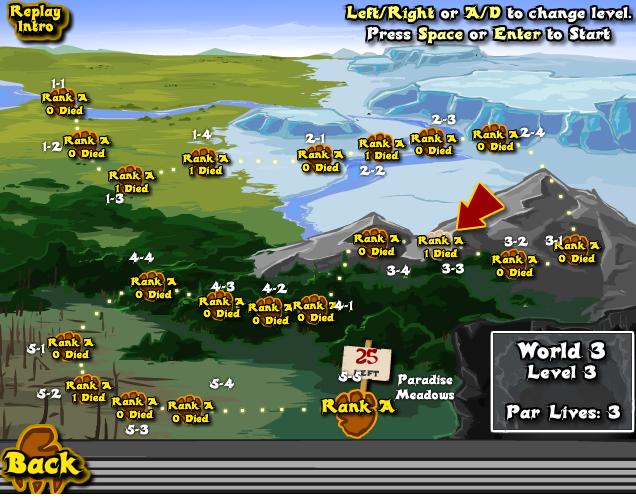Pick the level 2-4 marker
Screen dimensions: 636x500
(x=495, y=139)
